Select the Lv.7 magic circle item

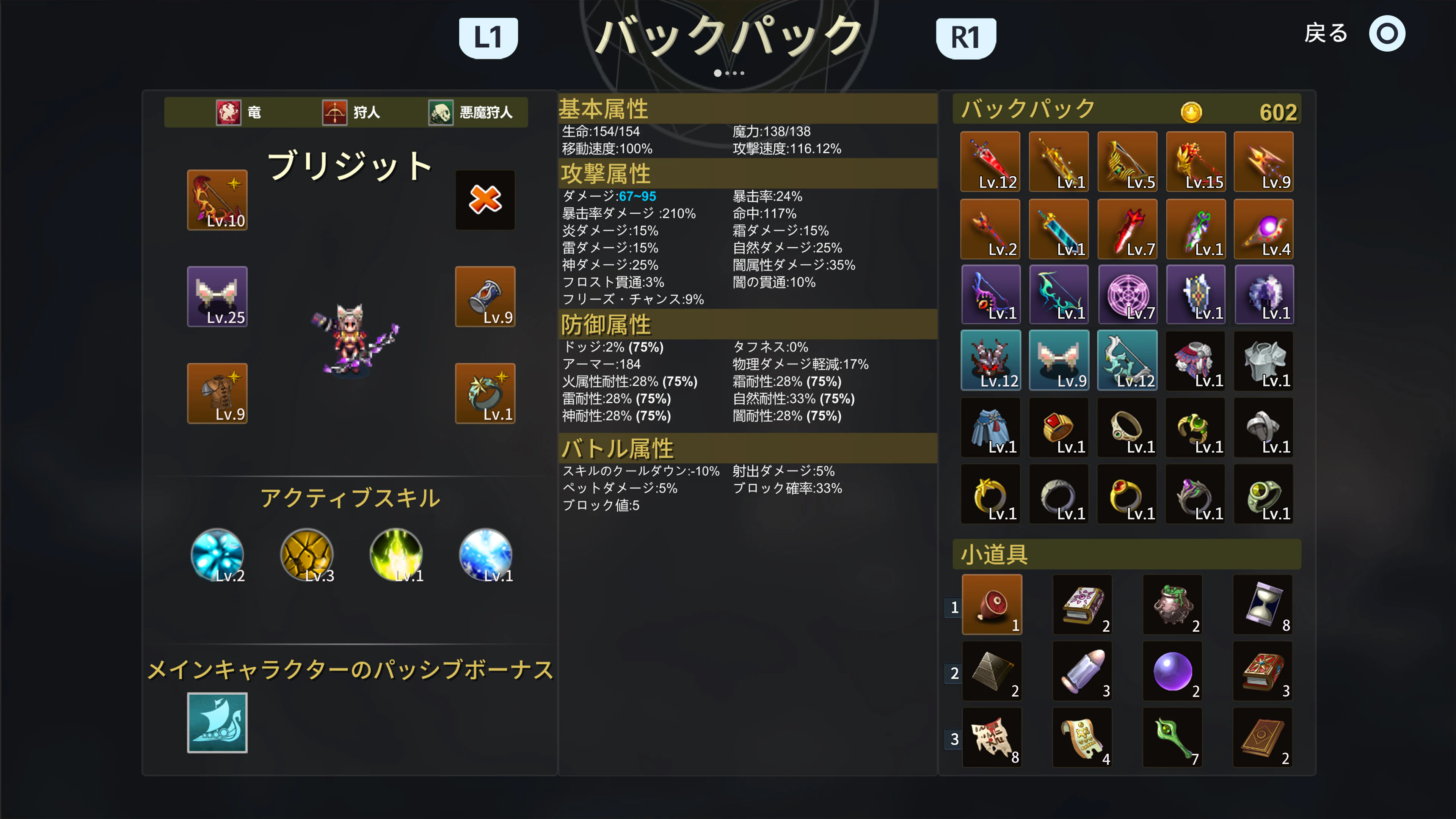click(1127, 295)
